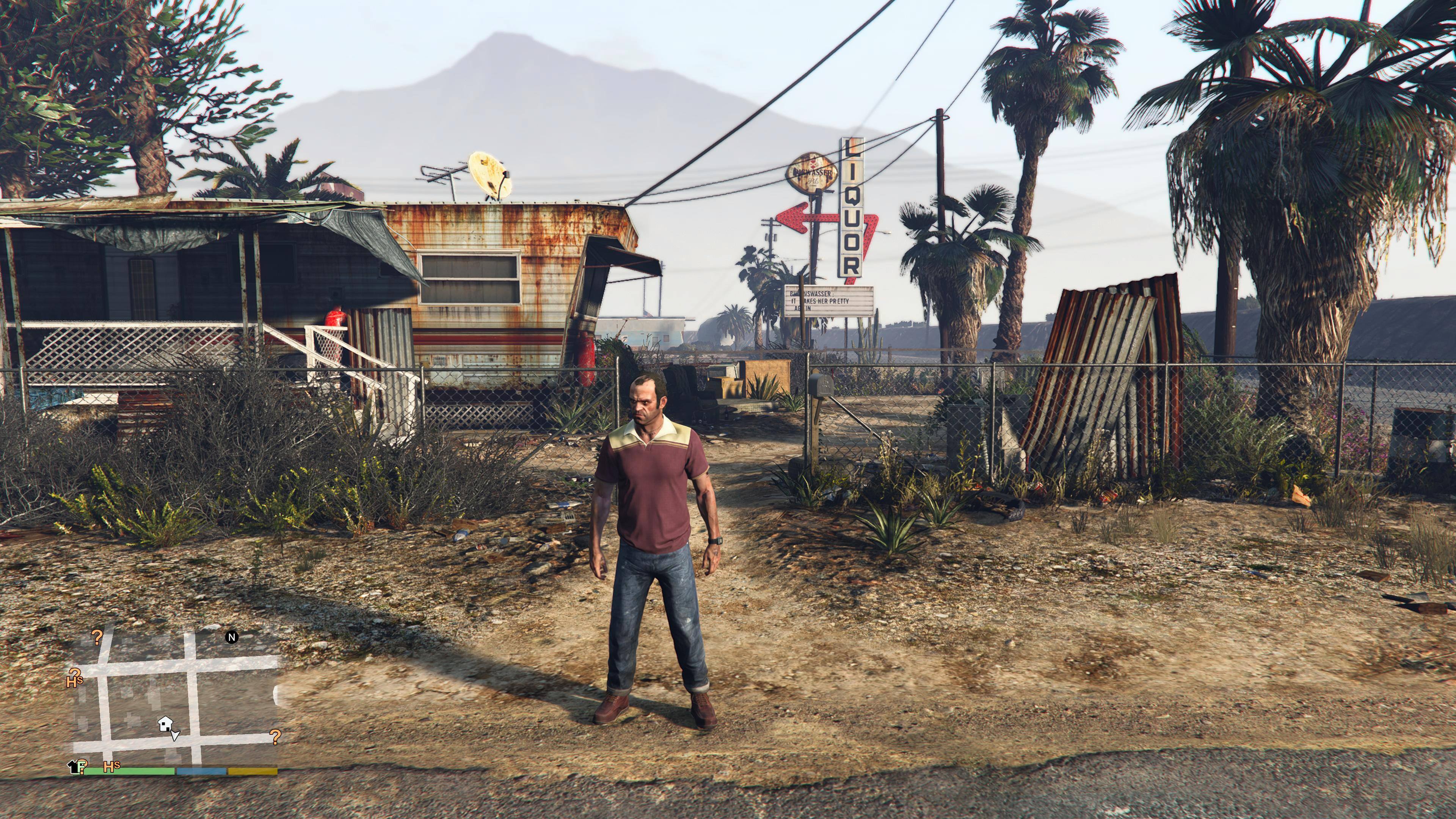Select the white player arrow on minimap
The width and height of the screenshot is (1456, 819).
[x=175, y=735]
